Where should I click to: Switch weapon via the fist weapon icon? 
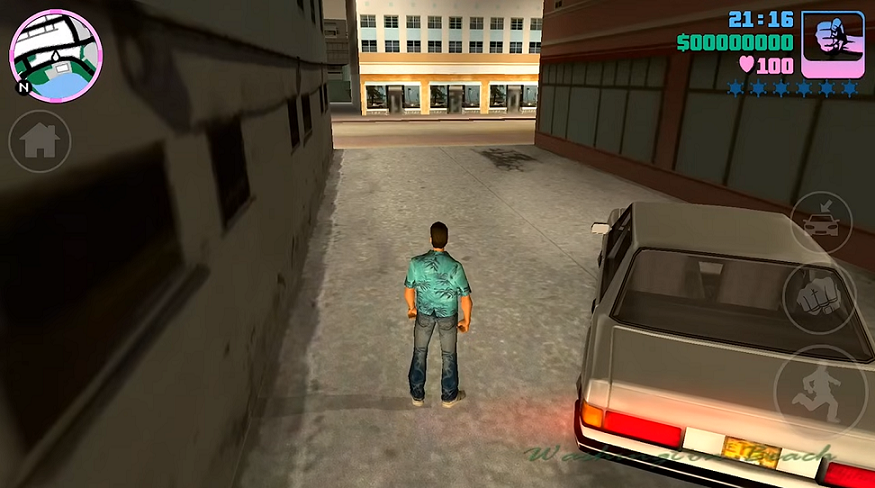pos(832,45)
